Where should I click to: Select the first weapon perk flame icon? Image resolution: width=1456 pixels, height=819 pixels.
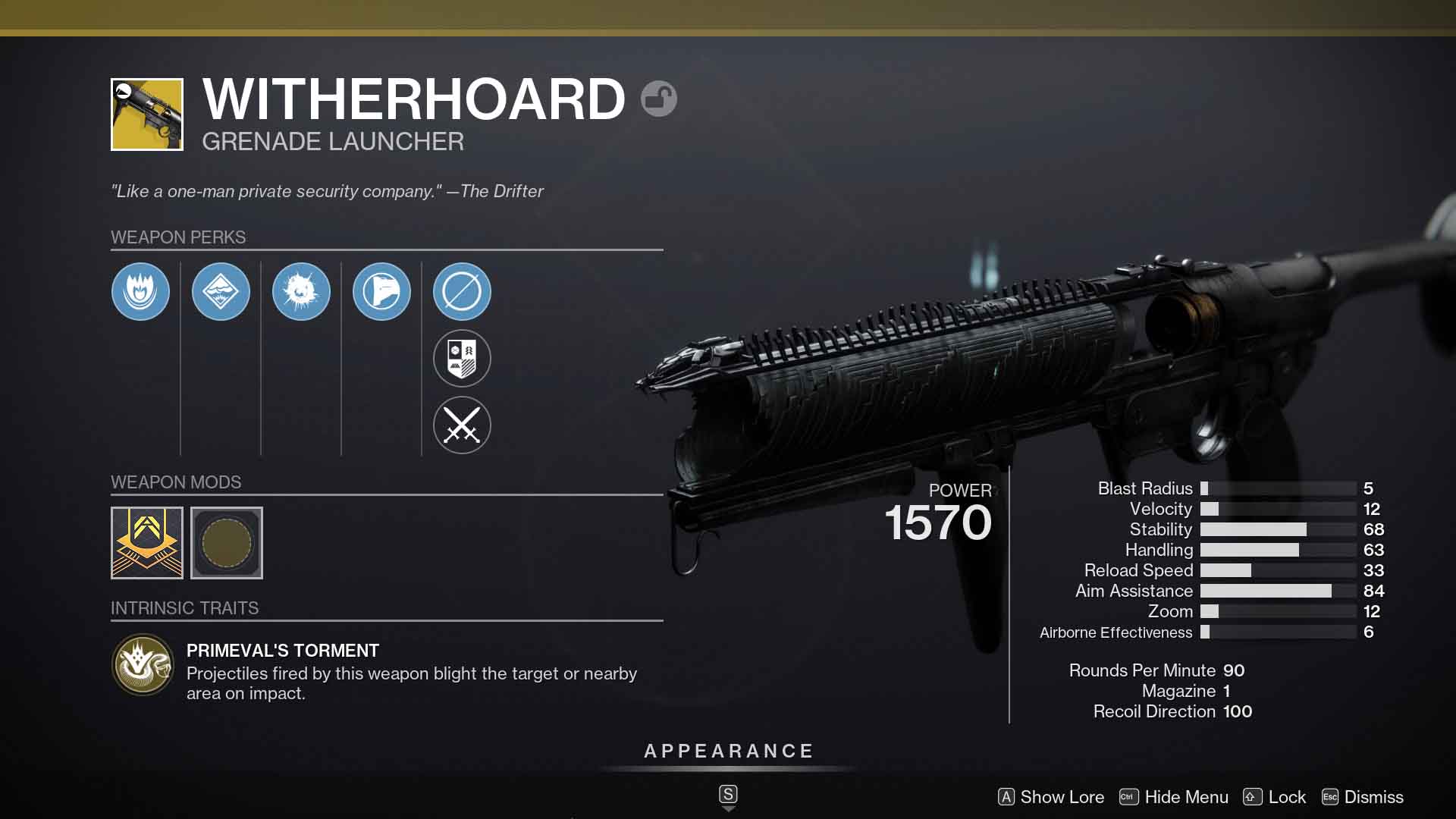pyautogui.click(x=140, y=291)
